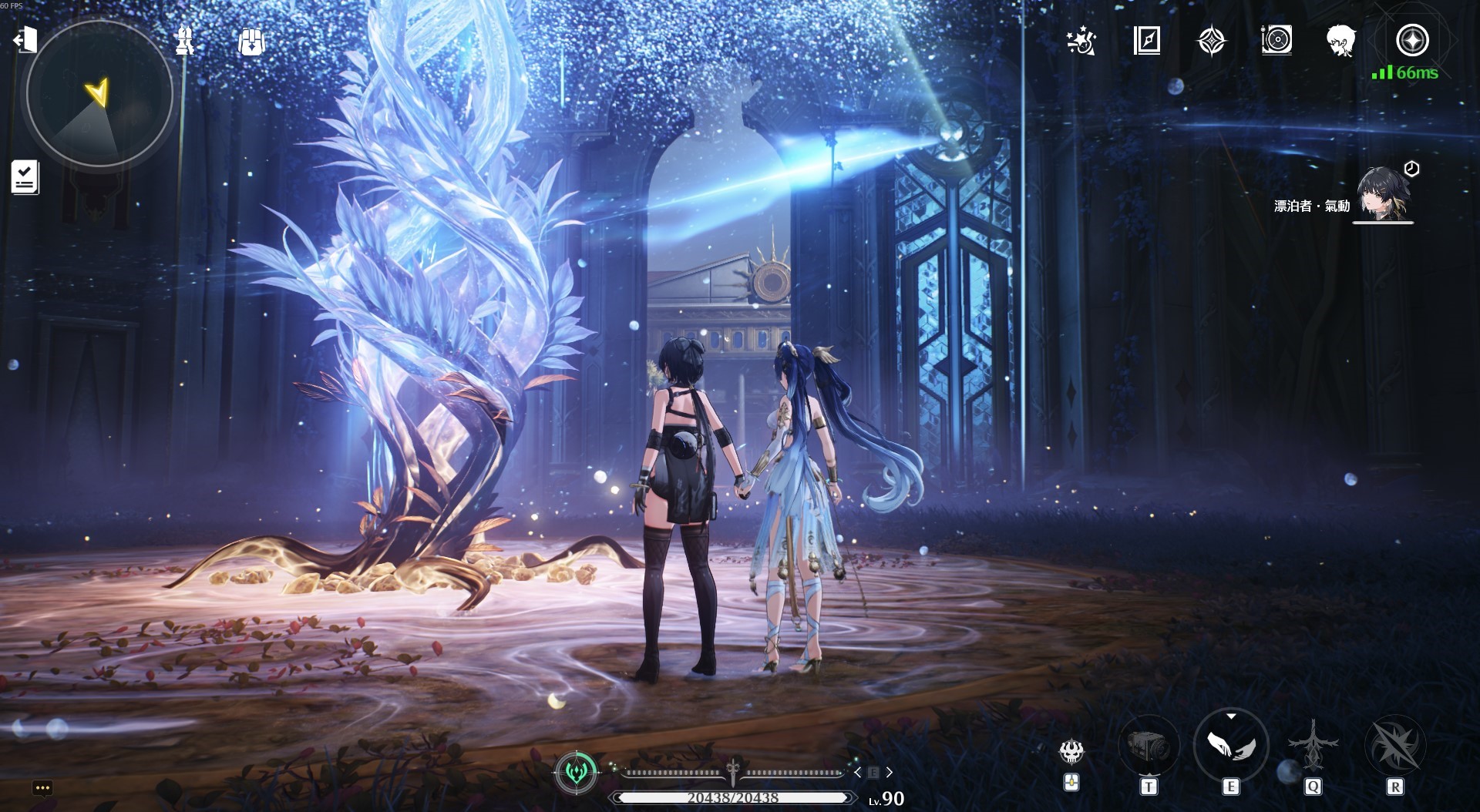Open the party popper events icon

1081,41
